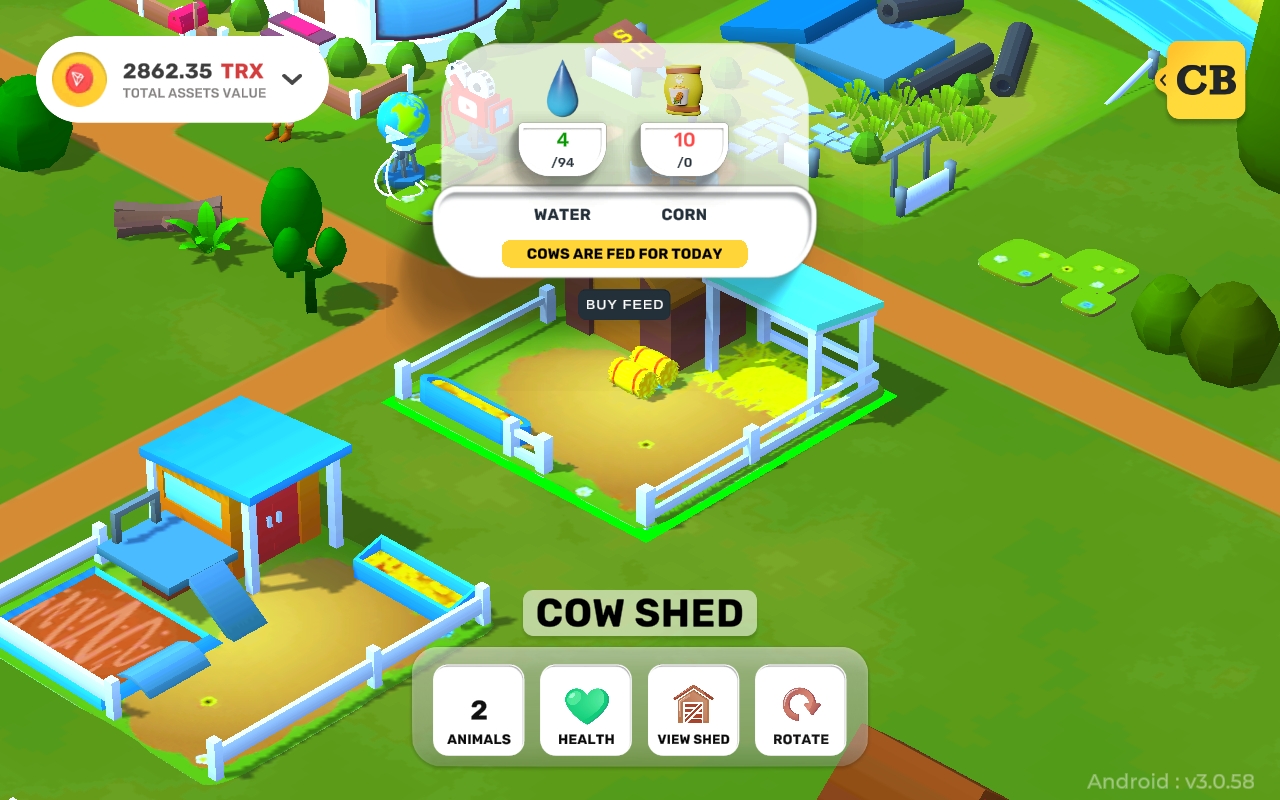Select the water droplet feed icon

click(x=562, y=88)
